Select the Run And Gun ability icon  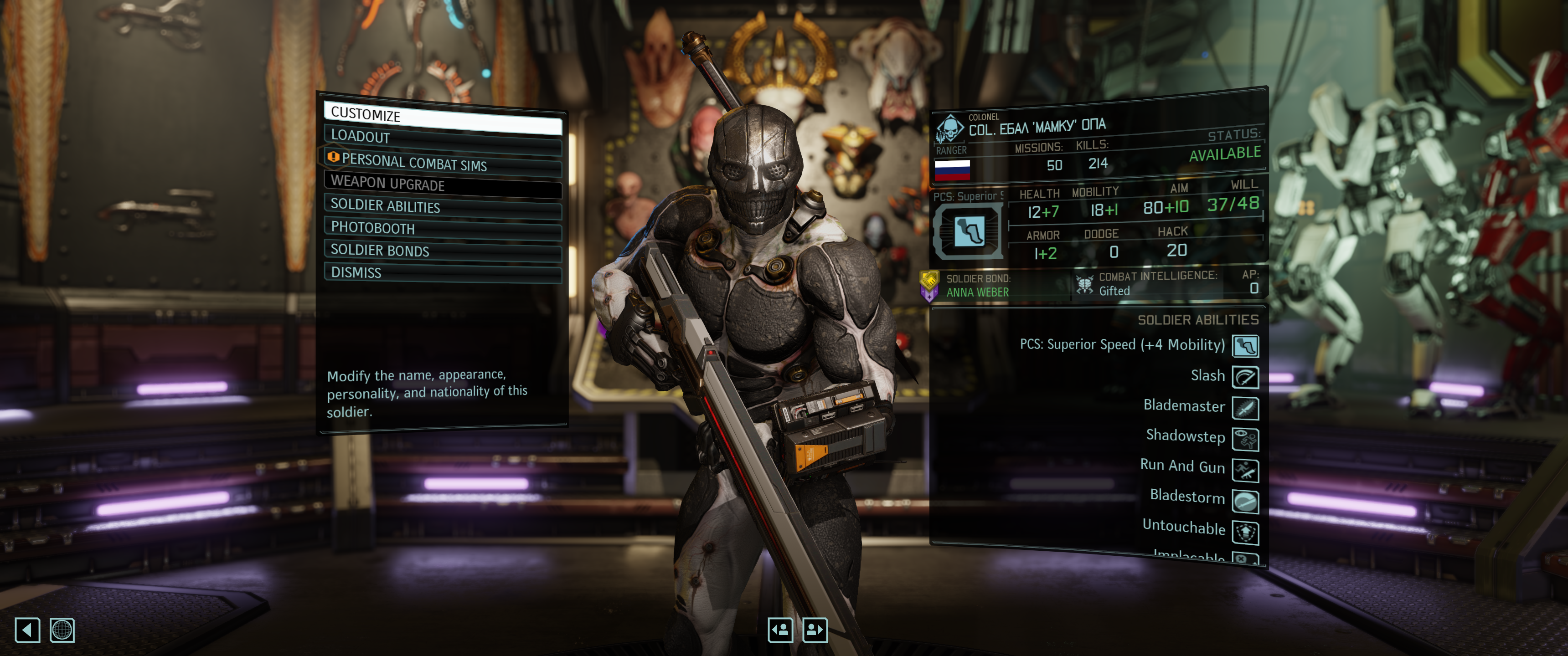pos(1245,470)
